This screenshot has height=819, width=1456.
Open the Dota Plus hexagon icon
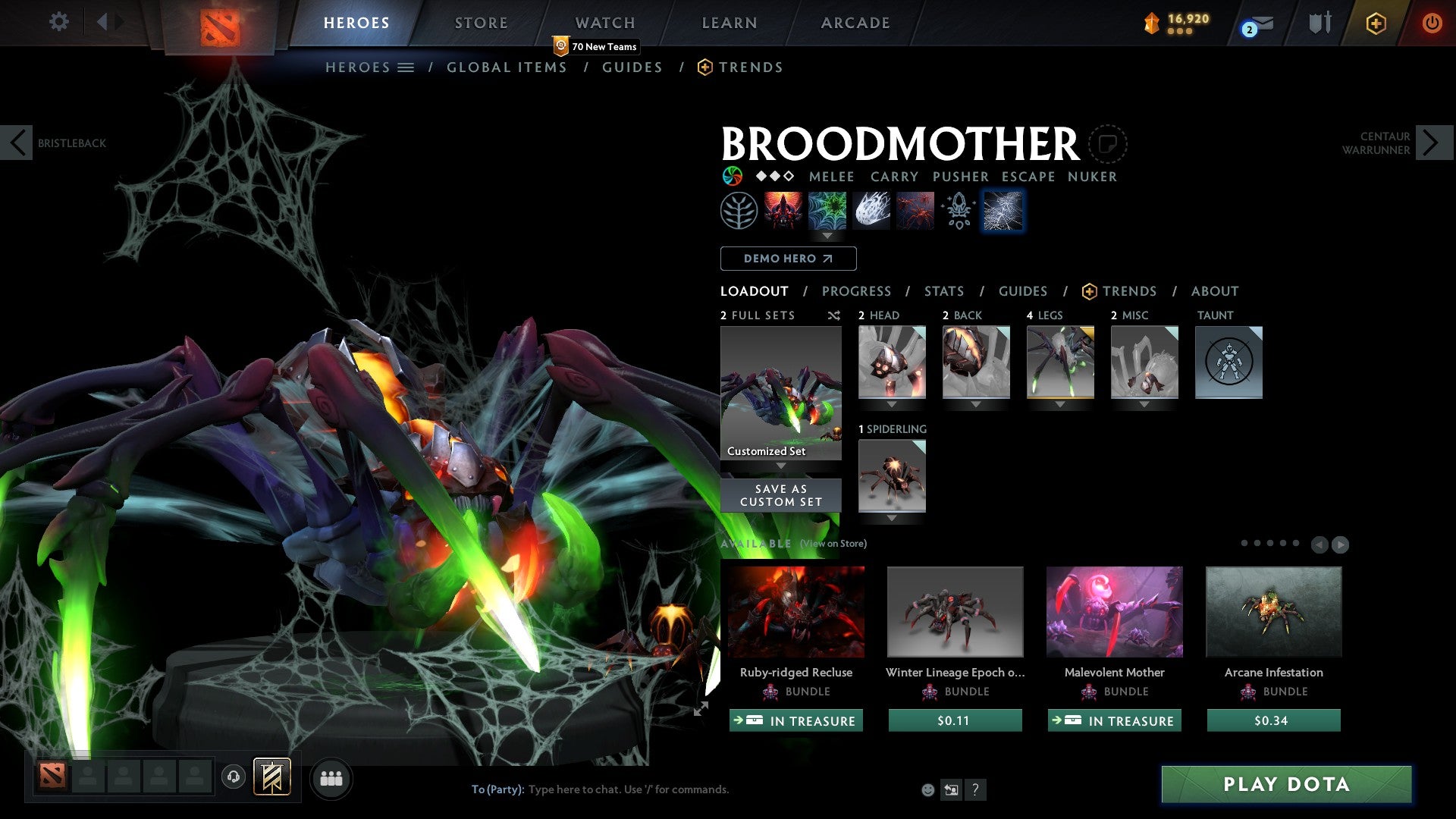pyautogui.click(x=1375, y=23)
